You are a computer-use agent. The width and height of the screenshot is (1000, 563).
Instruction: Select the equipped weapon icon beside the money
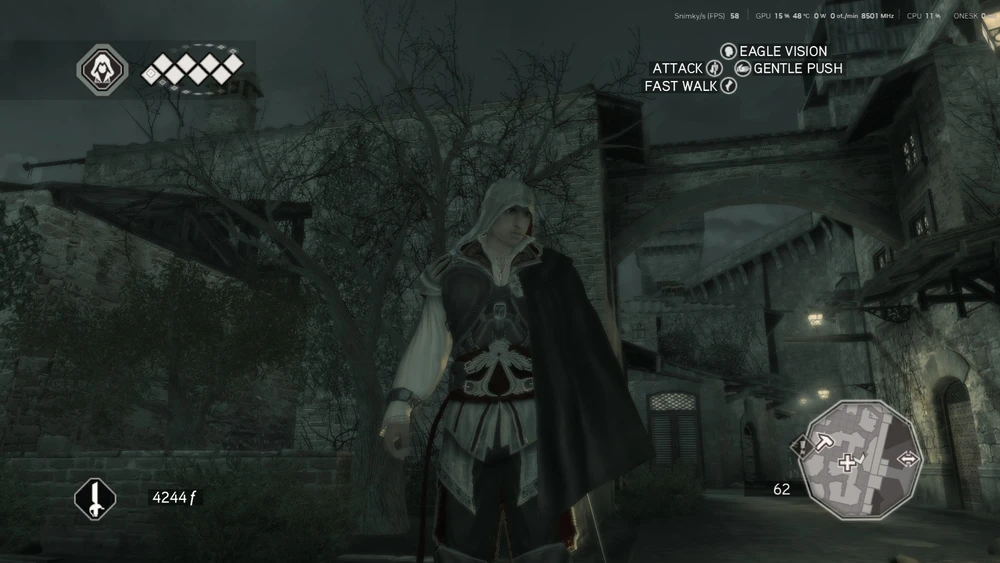coord(95,497)
